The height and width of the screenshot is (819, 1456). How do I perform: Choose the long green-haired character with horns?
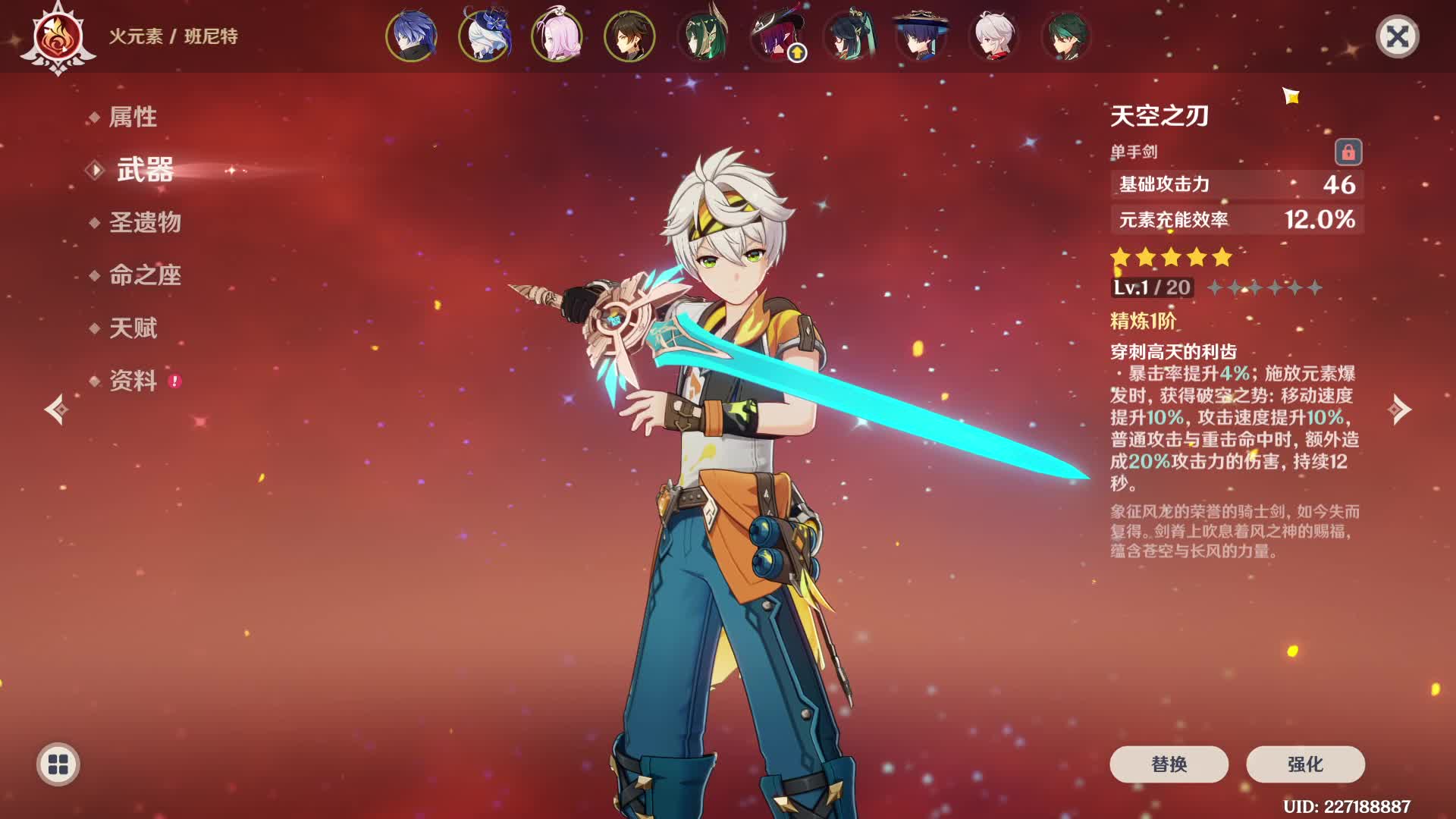point(703,36)
